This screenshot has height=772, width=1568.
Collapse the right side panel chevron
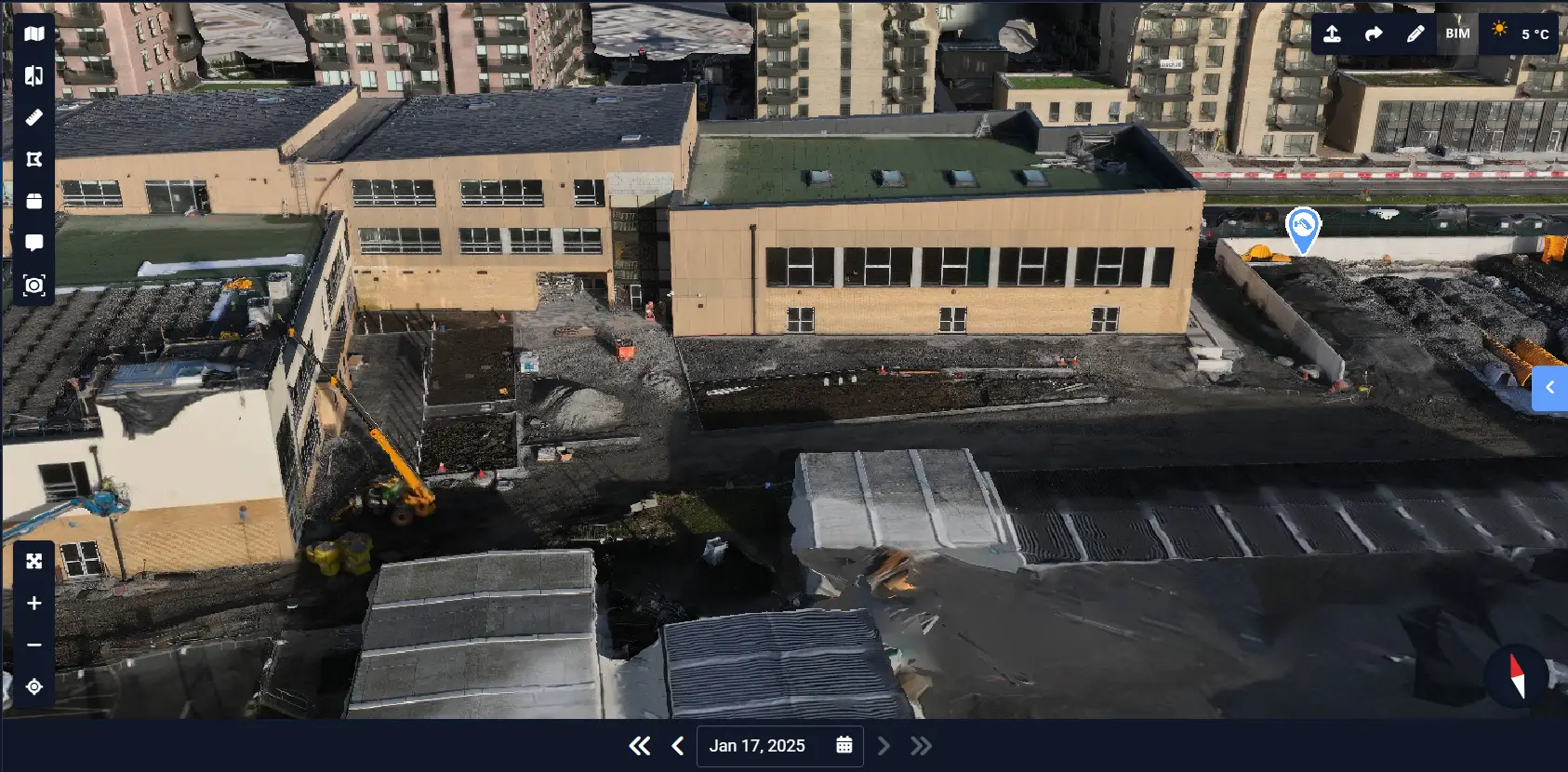point(1549,388)
